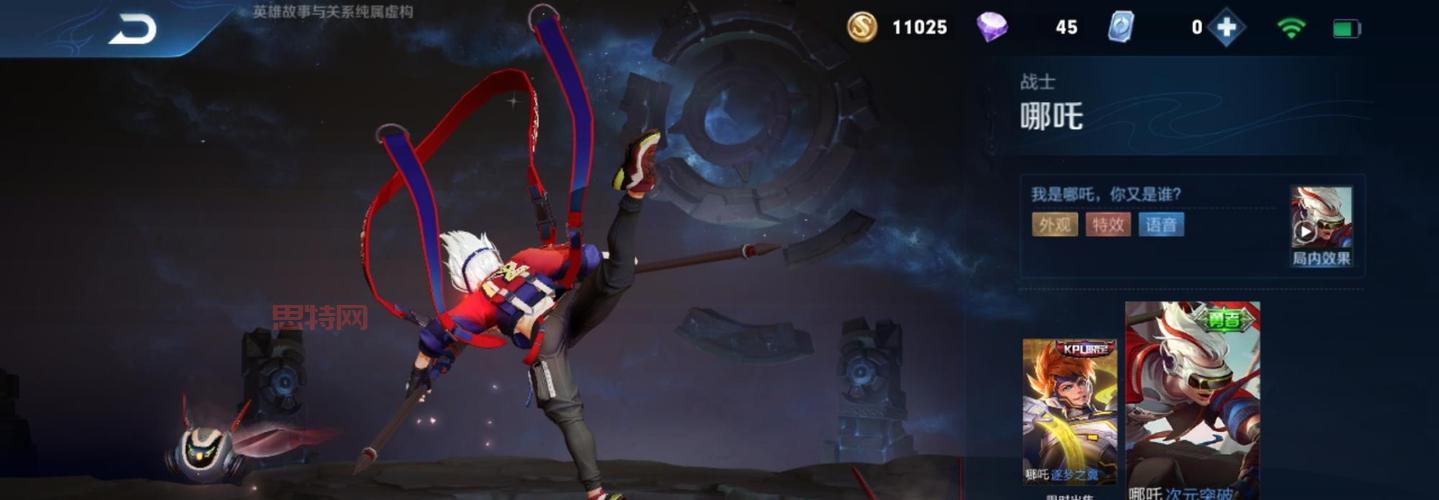Go back using the return arrow button
1439x500 pixels.
pos(132,29)
